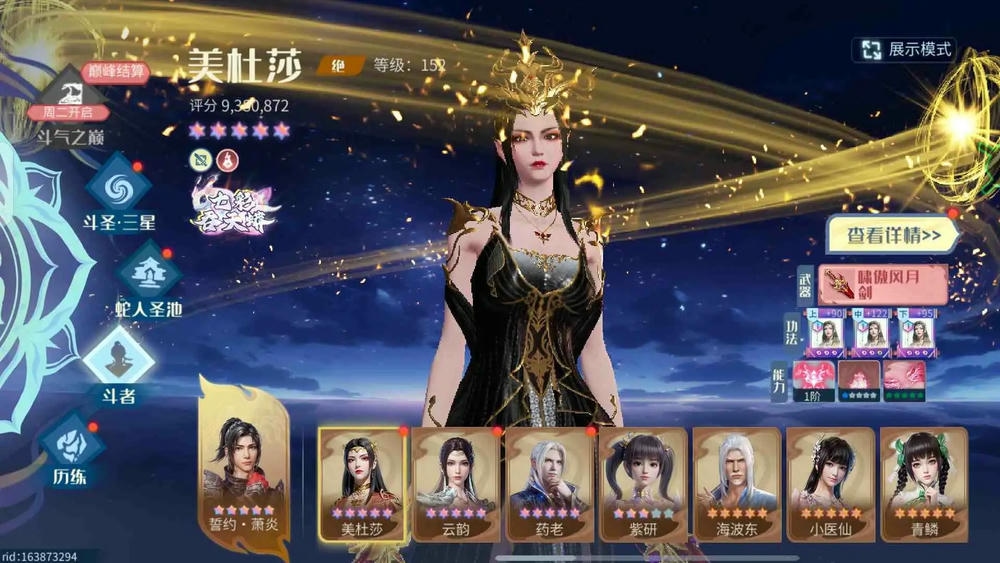Open the +95 下 technique slot
This screenshot has width=1000, height=563.
click(917, 334)
